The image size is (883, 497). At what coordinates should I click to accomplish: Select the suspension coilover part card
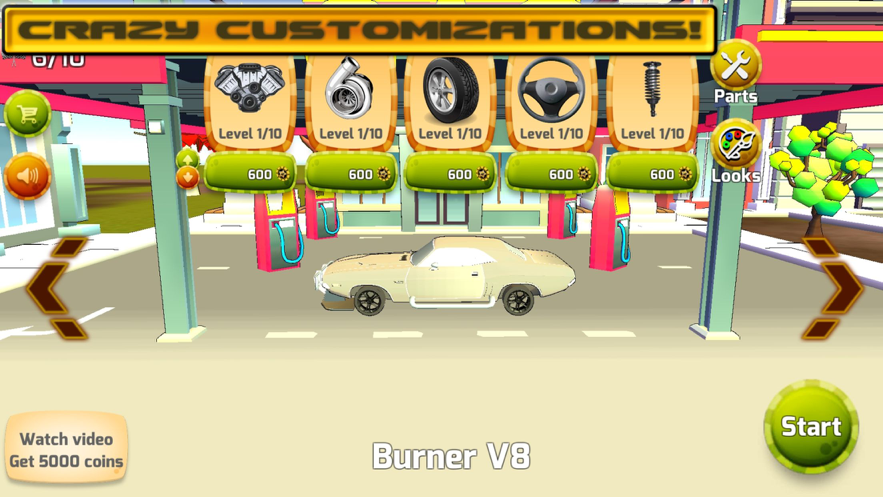652,101
